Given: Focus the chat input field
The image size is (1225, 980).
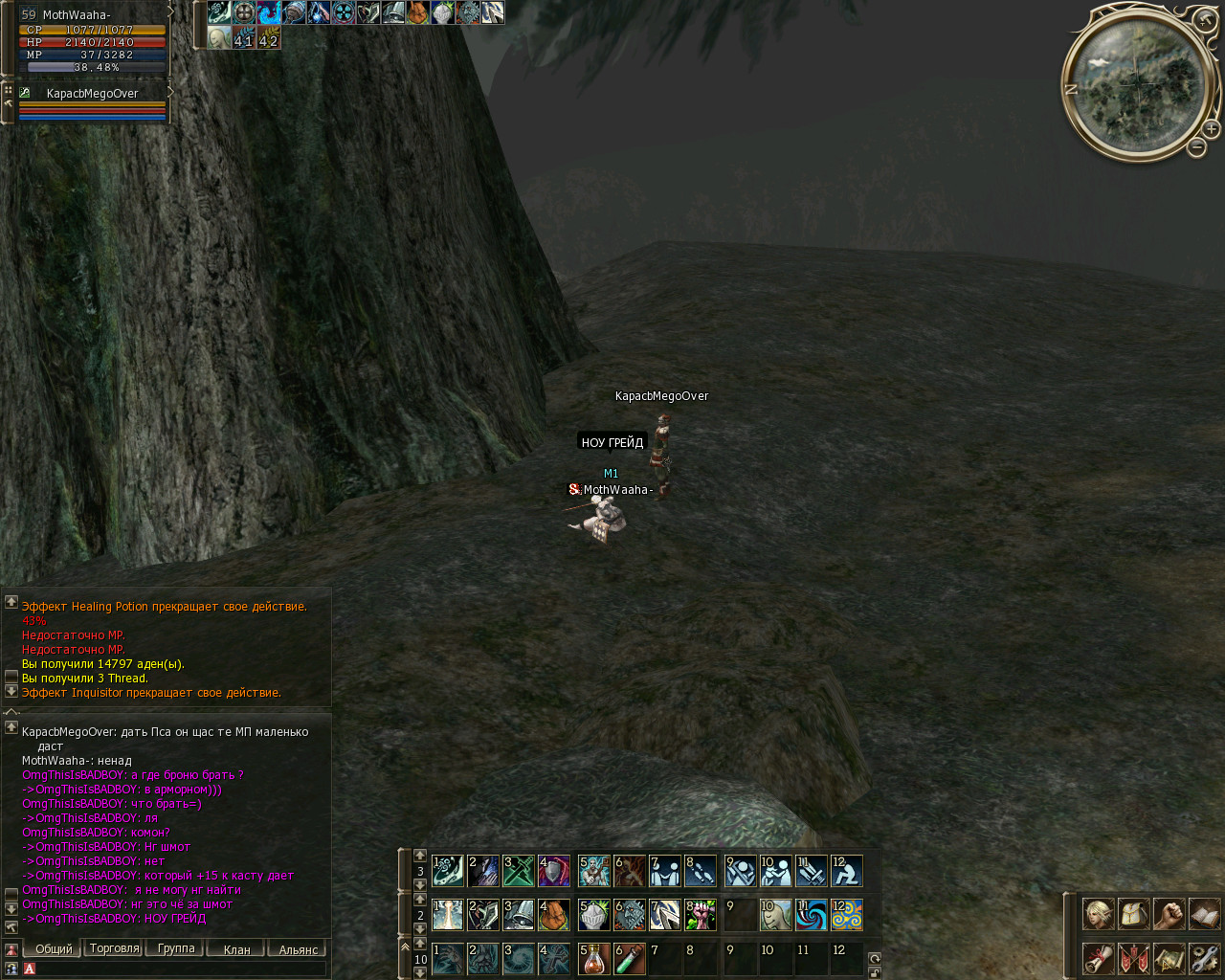Looking at the screenshot, I should (x=180, y=969).
